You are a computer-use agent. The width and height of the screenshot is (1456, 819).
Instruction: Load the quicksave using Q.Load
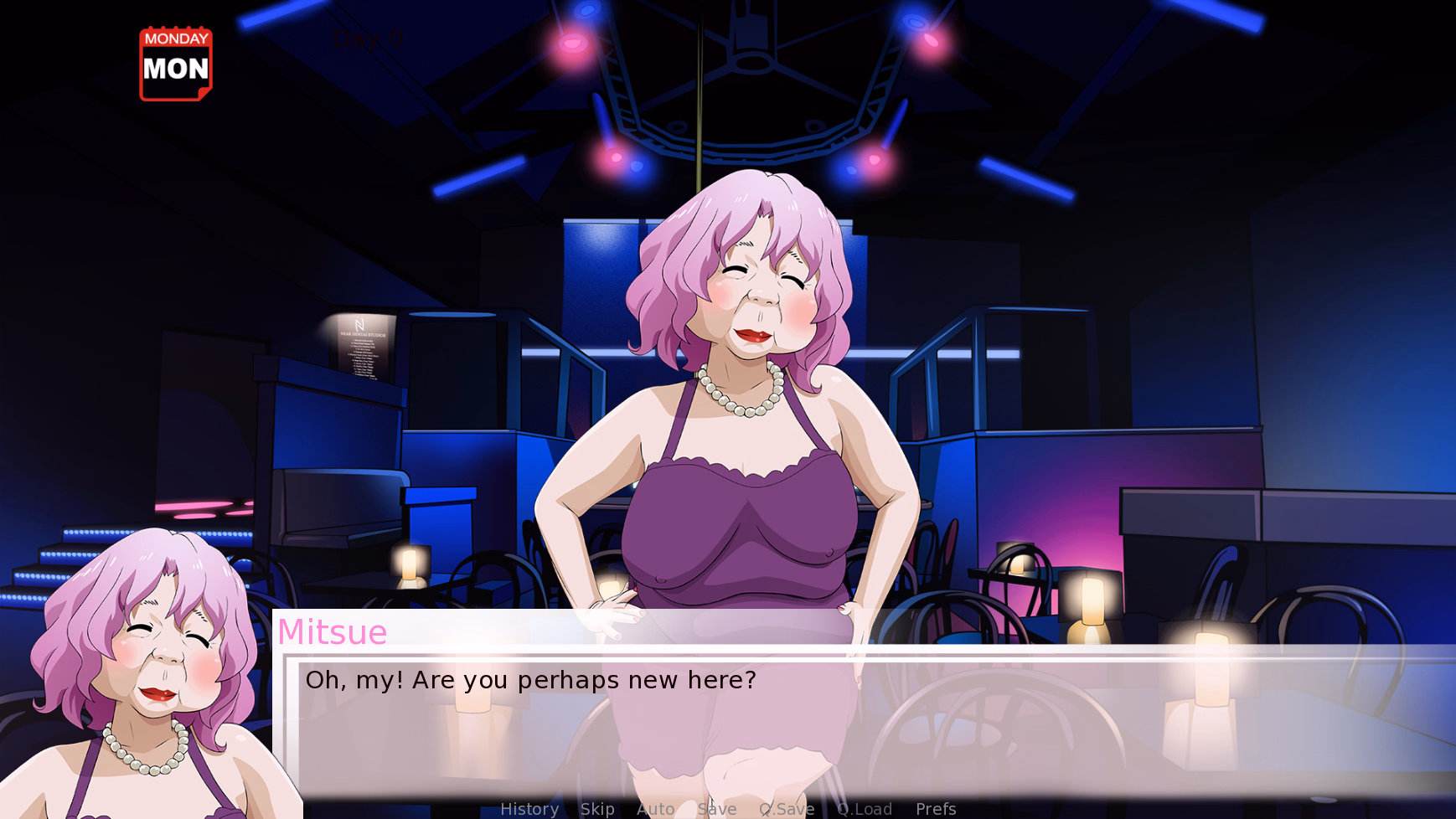point(865,809)
